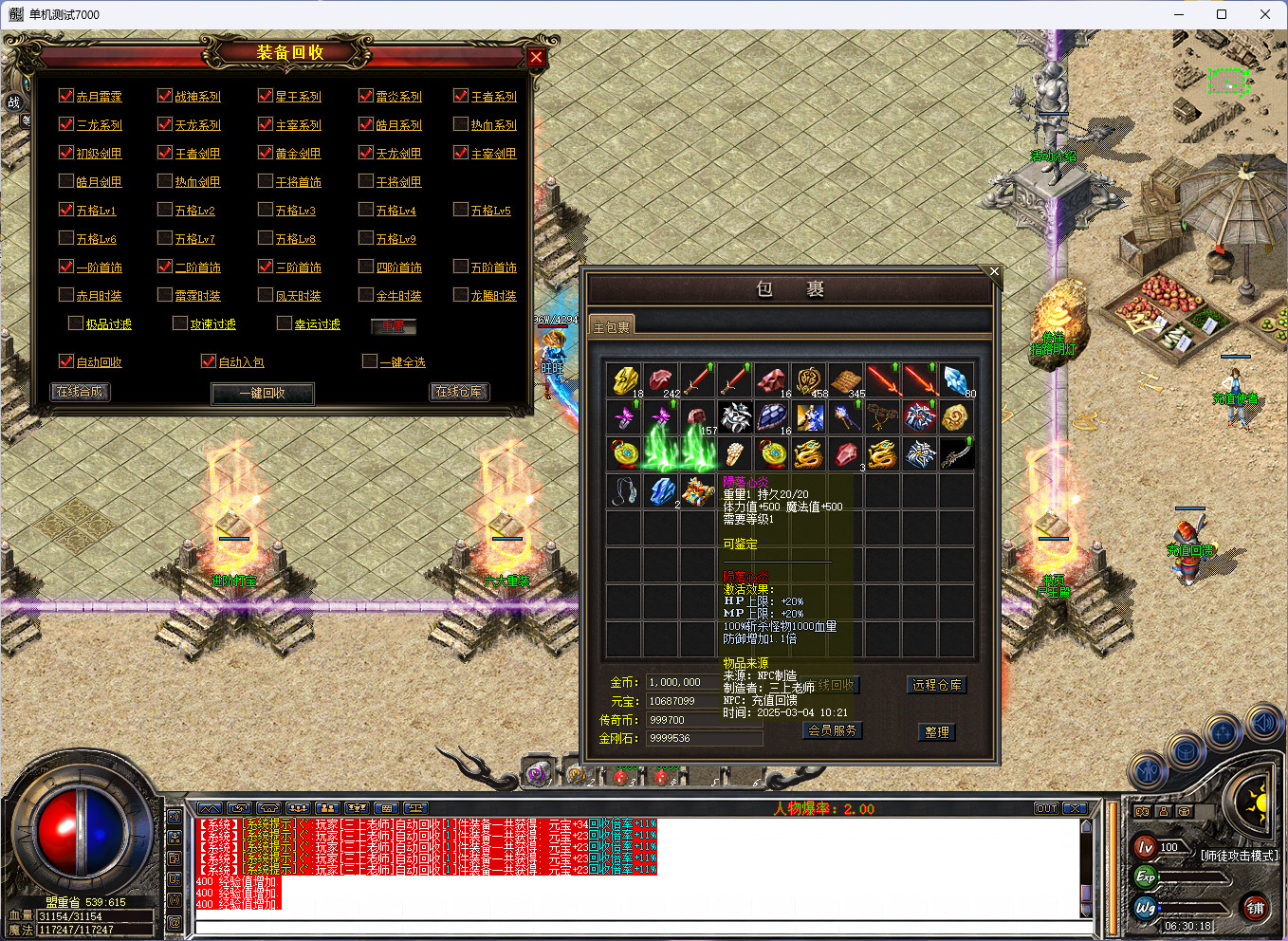The height and width of the screenshot is (941, 1288).
Task: Uncheck the 赤月雷霆 option
Action: 66,96
